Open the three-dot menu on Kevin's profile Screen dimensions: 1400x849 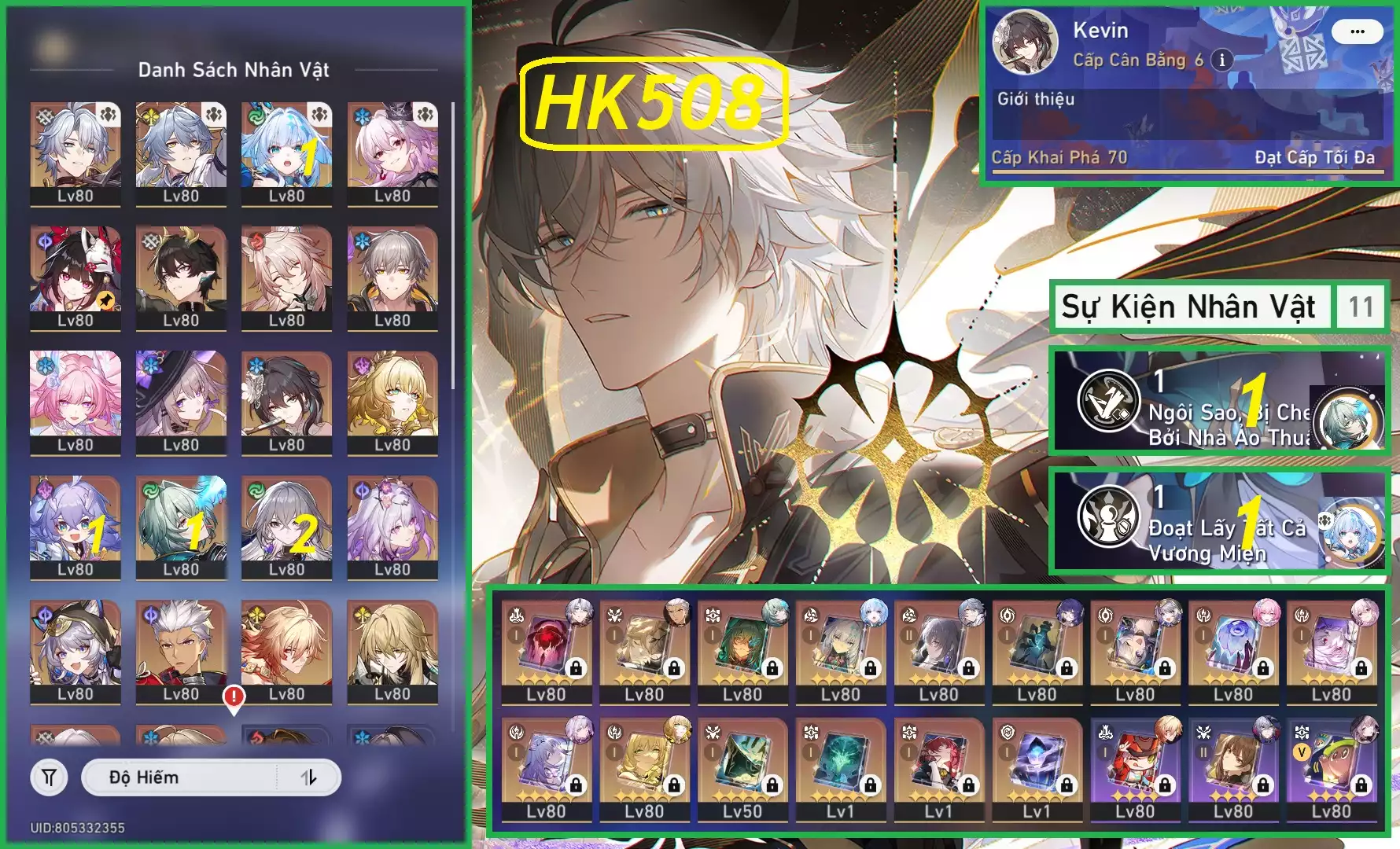coord(1357,31)
